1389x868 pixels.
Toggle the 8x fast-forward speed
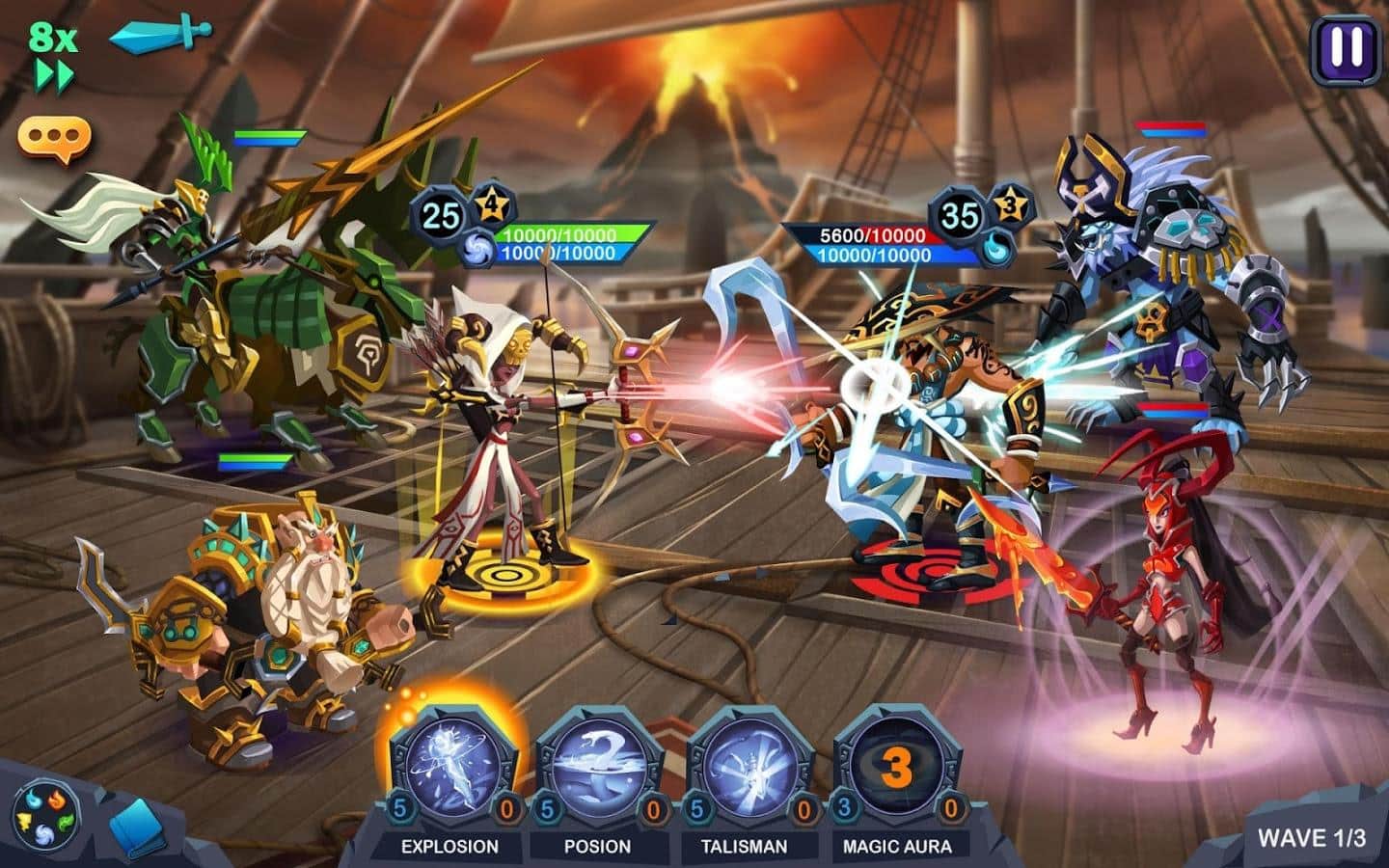pyautogui.click(x=53, y=56)
